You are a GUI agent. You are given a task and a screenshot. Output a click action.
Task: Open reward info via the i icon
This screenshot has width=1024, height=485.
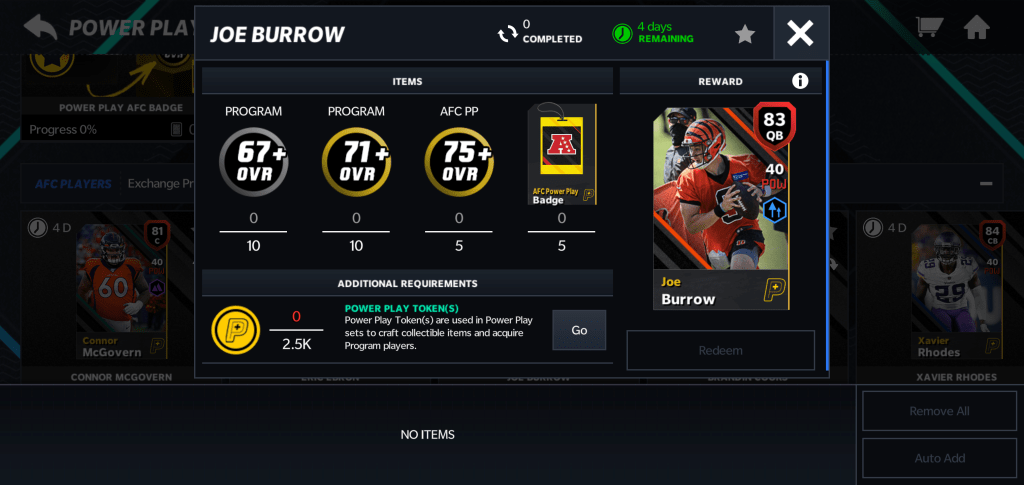click(x=800, y=81)
